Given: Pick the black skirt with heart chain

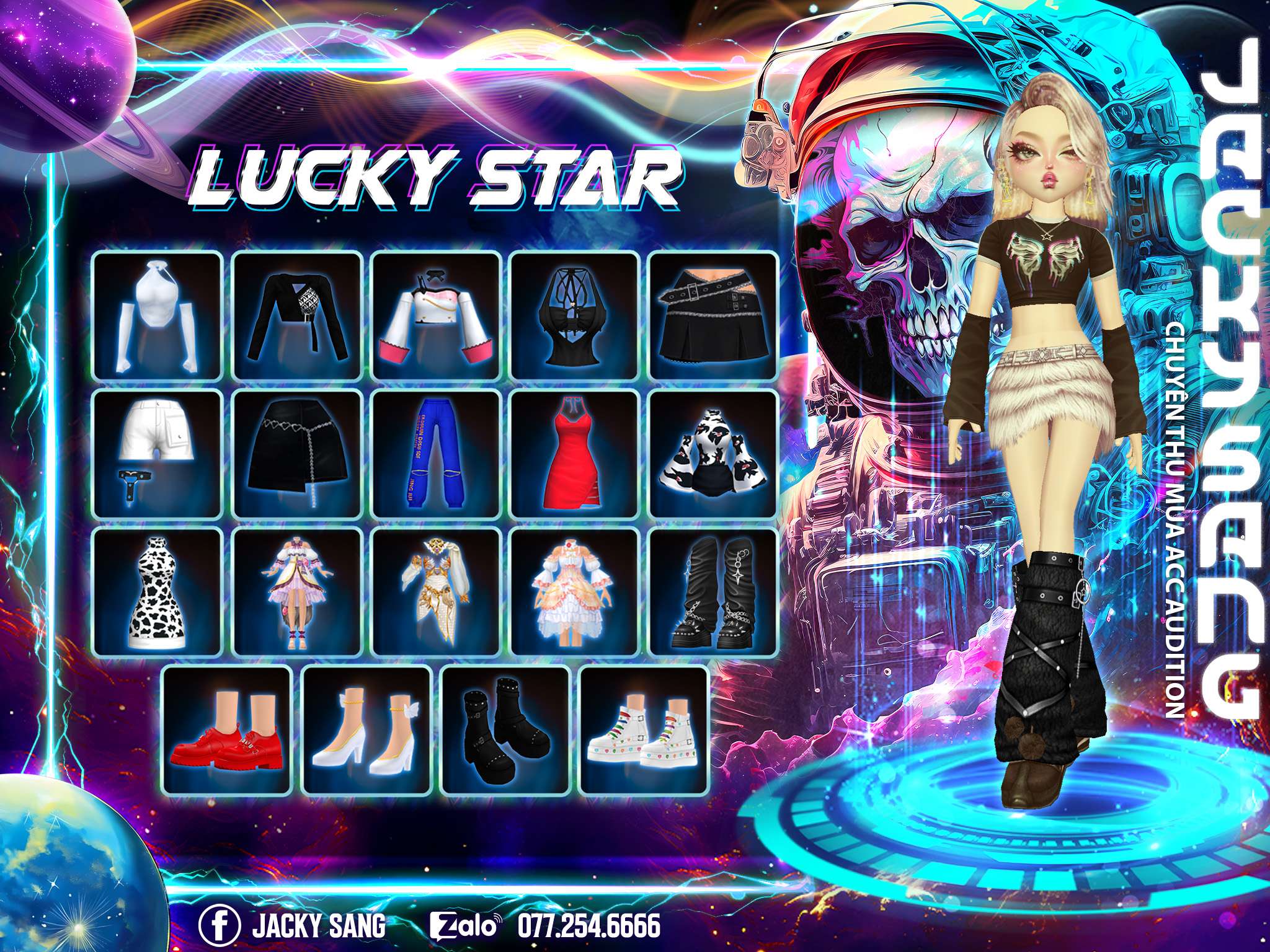Looking at the screenshot, I should tap(297, 454).
